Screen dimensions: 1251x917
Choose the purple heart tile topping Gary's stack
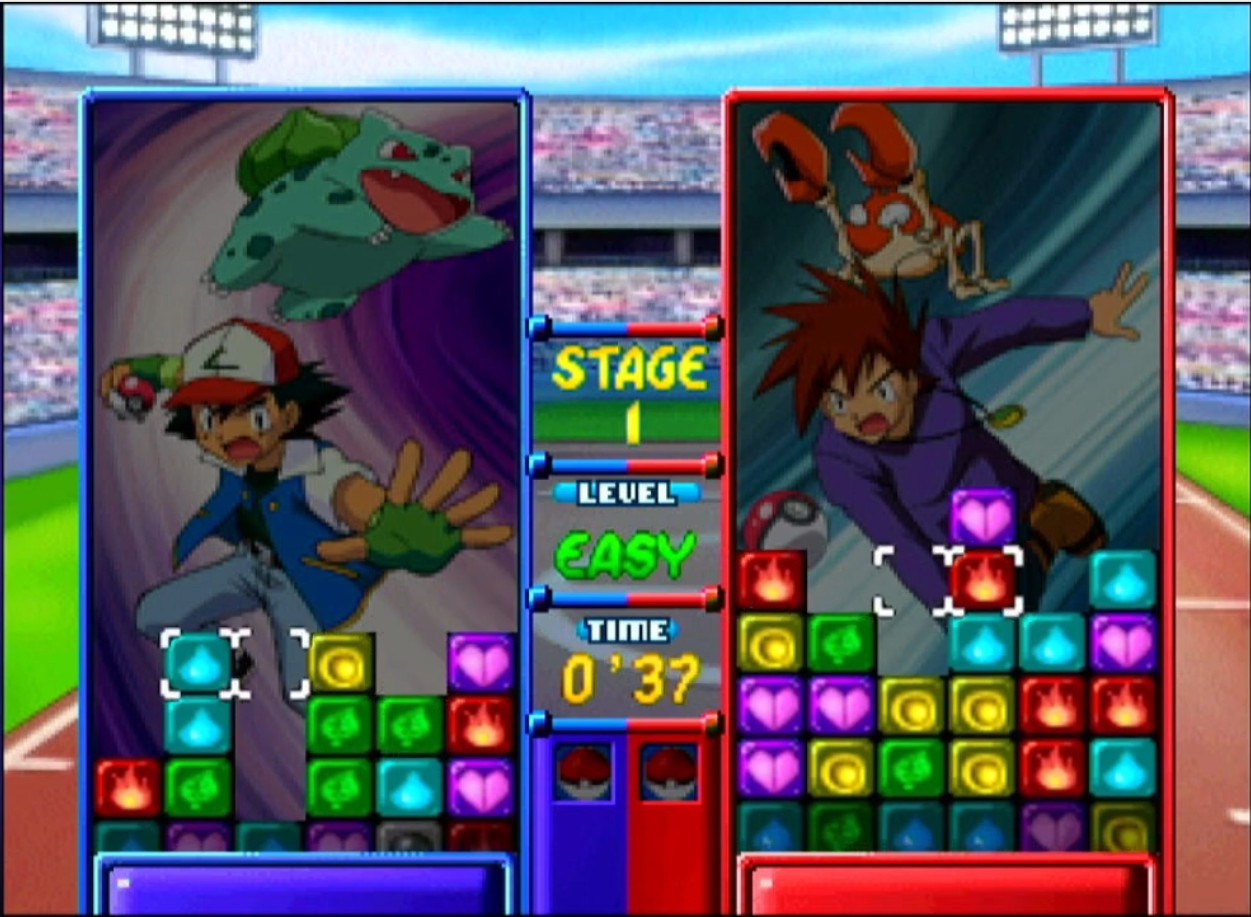coord(983,517)
